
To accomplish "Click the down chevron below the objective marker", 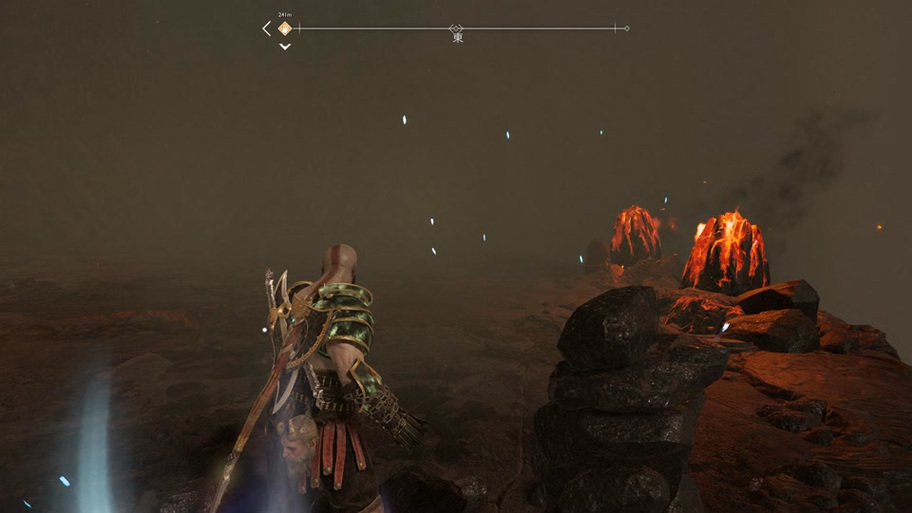I will click(285, 46).
